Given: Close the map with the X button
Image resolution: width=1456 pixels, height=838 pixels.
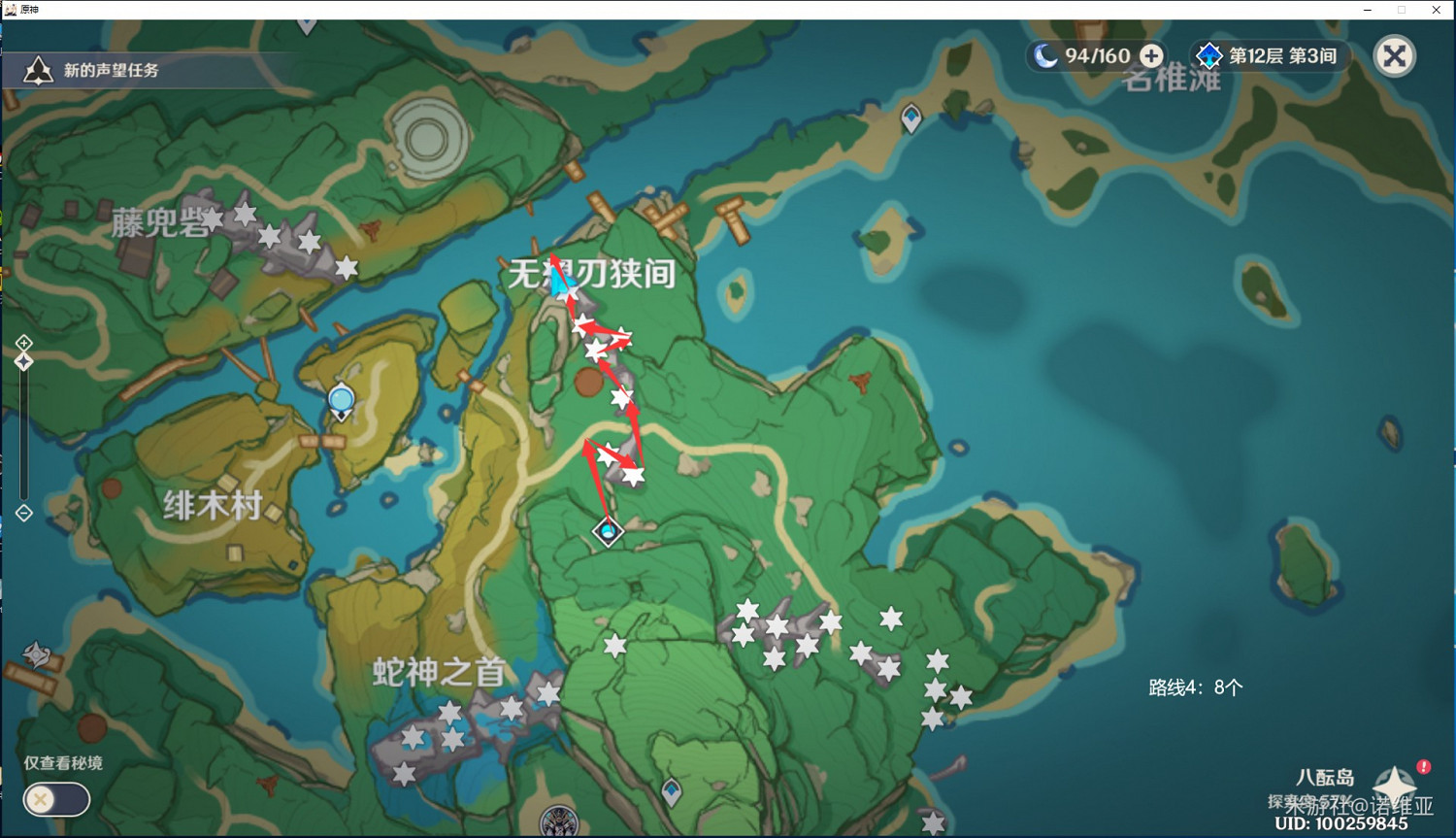Looking at the screenshot, I should pyautogui.click(x=1395, y=55).
